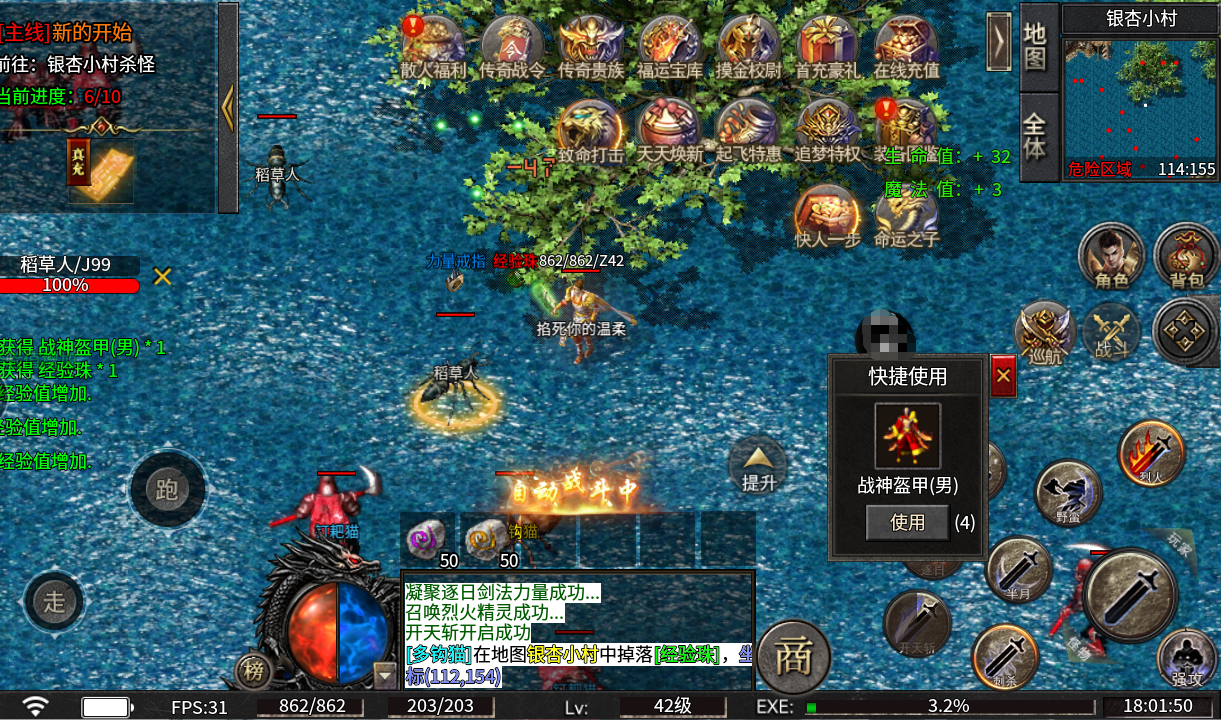Image resolution: width=1221 pixels, height=720 pixels.
Task: Open the 角色 character sheet
Action: click(x=1111, y=257)
